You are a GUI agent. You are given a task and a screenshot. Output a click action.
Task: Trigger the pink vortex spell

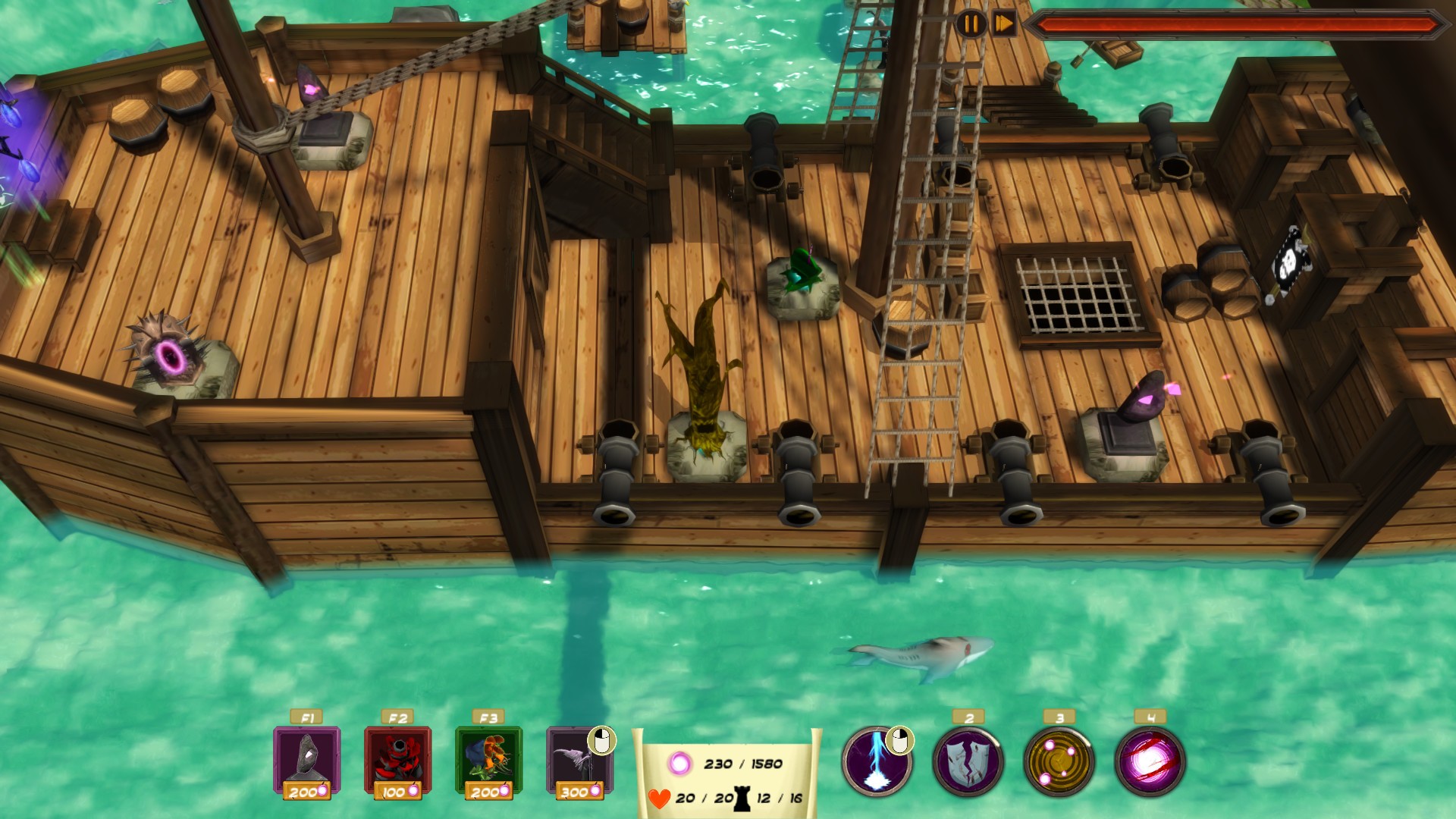click(x=1150, y=761)
